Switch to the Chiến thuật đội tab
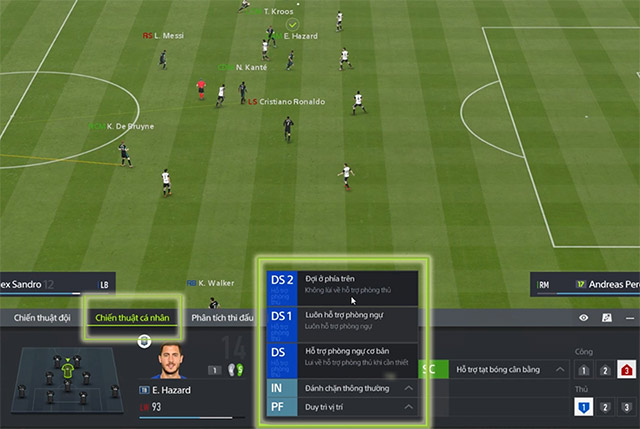Viewport: 640px width, 429px height. coord(41,318)
